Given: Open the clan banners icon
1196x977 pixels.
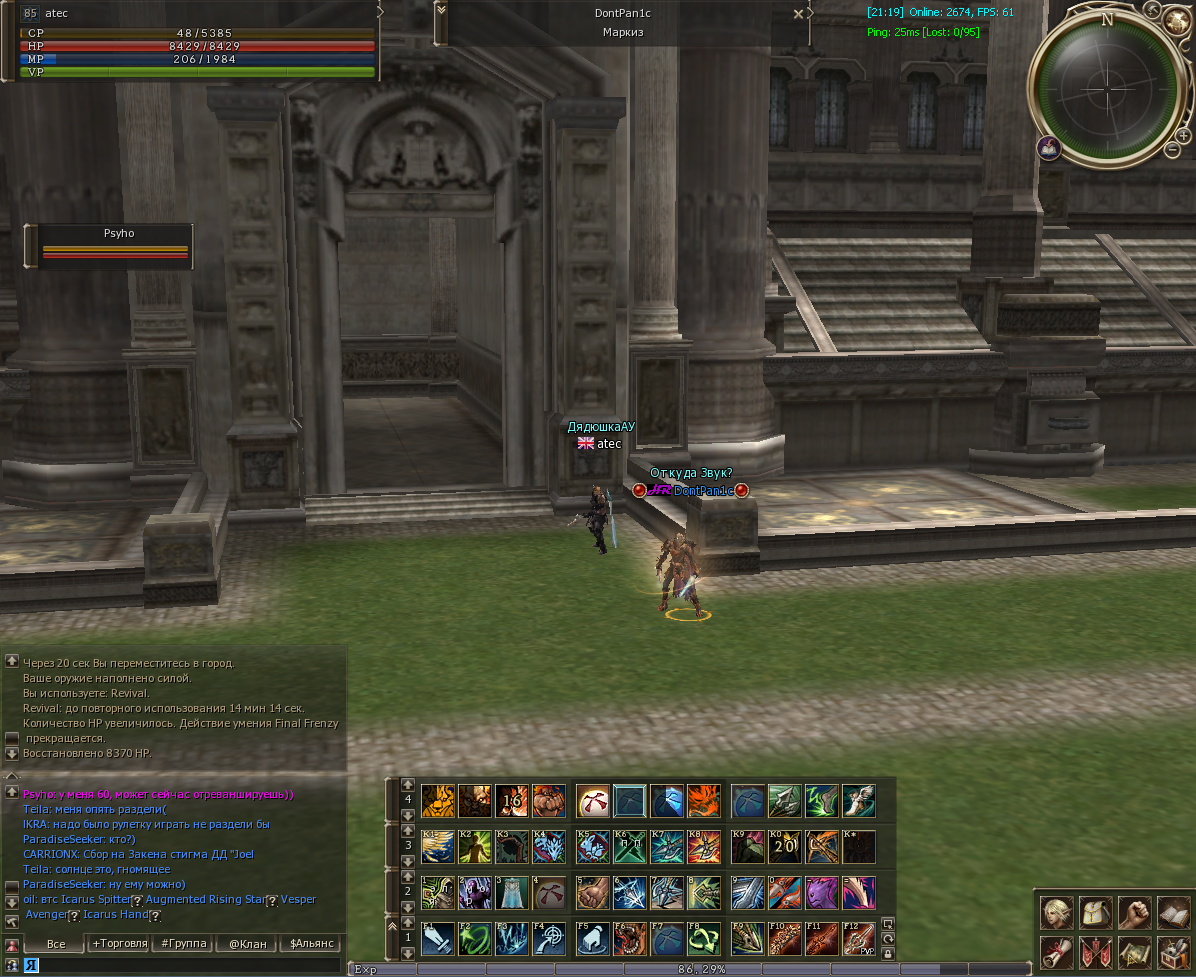Looking at the screenshot, I should click(x=1094, y=951).
